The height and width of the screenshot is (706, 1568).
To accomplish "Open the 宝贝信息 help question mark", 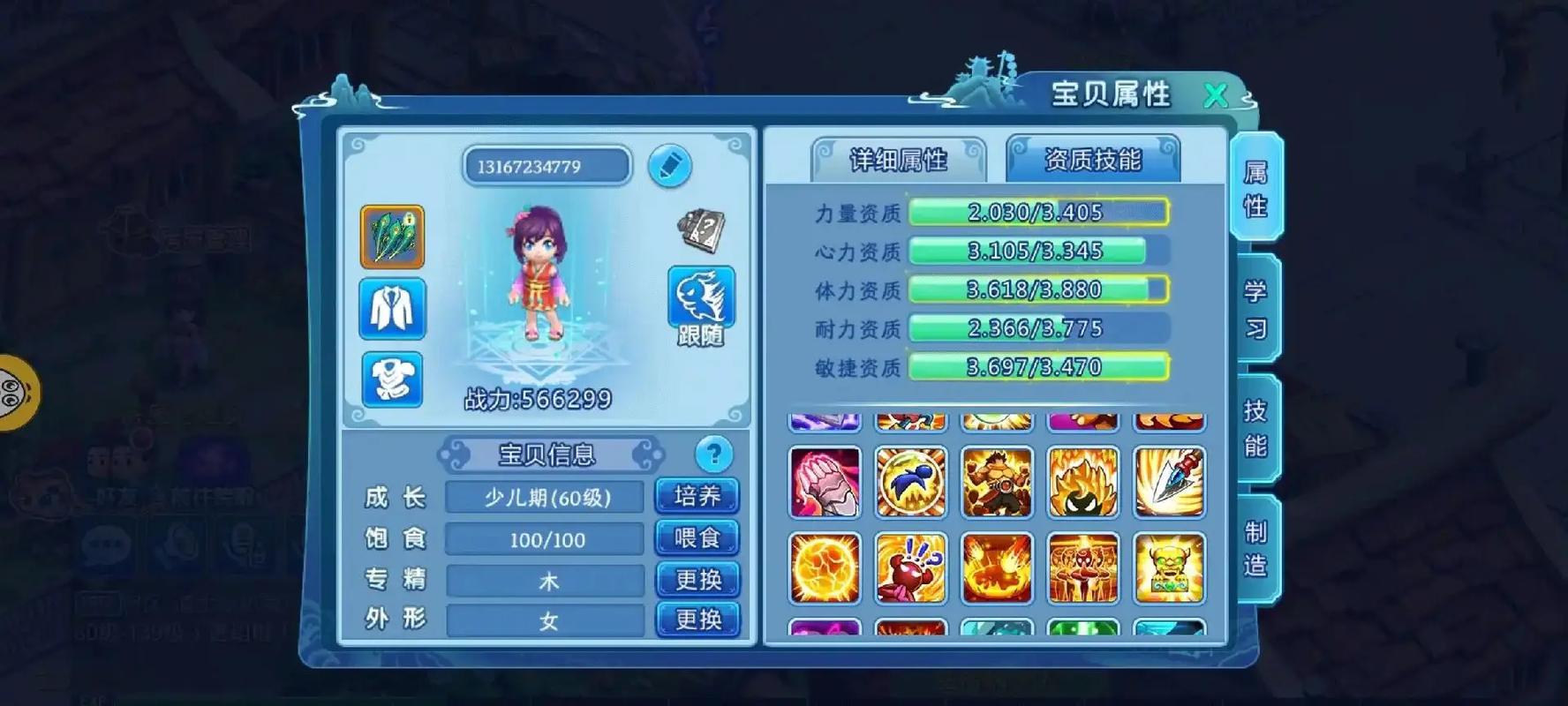I will coord(712,455).
